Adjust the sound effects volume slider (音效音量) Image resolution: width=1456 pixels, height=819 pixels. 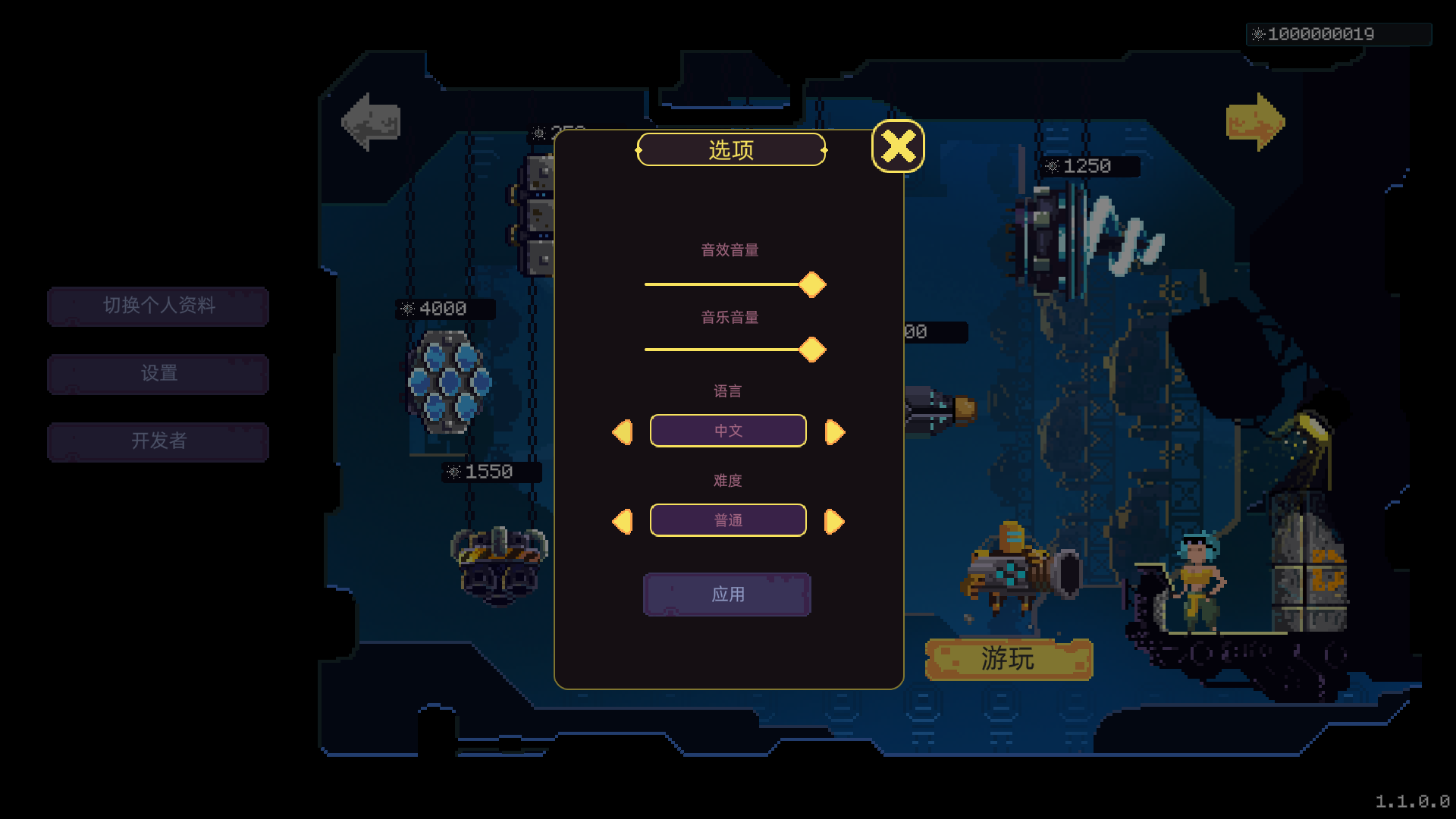pyautogui.click(x=811, y=284)
